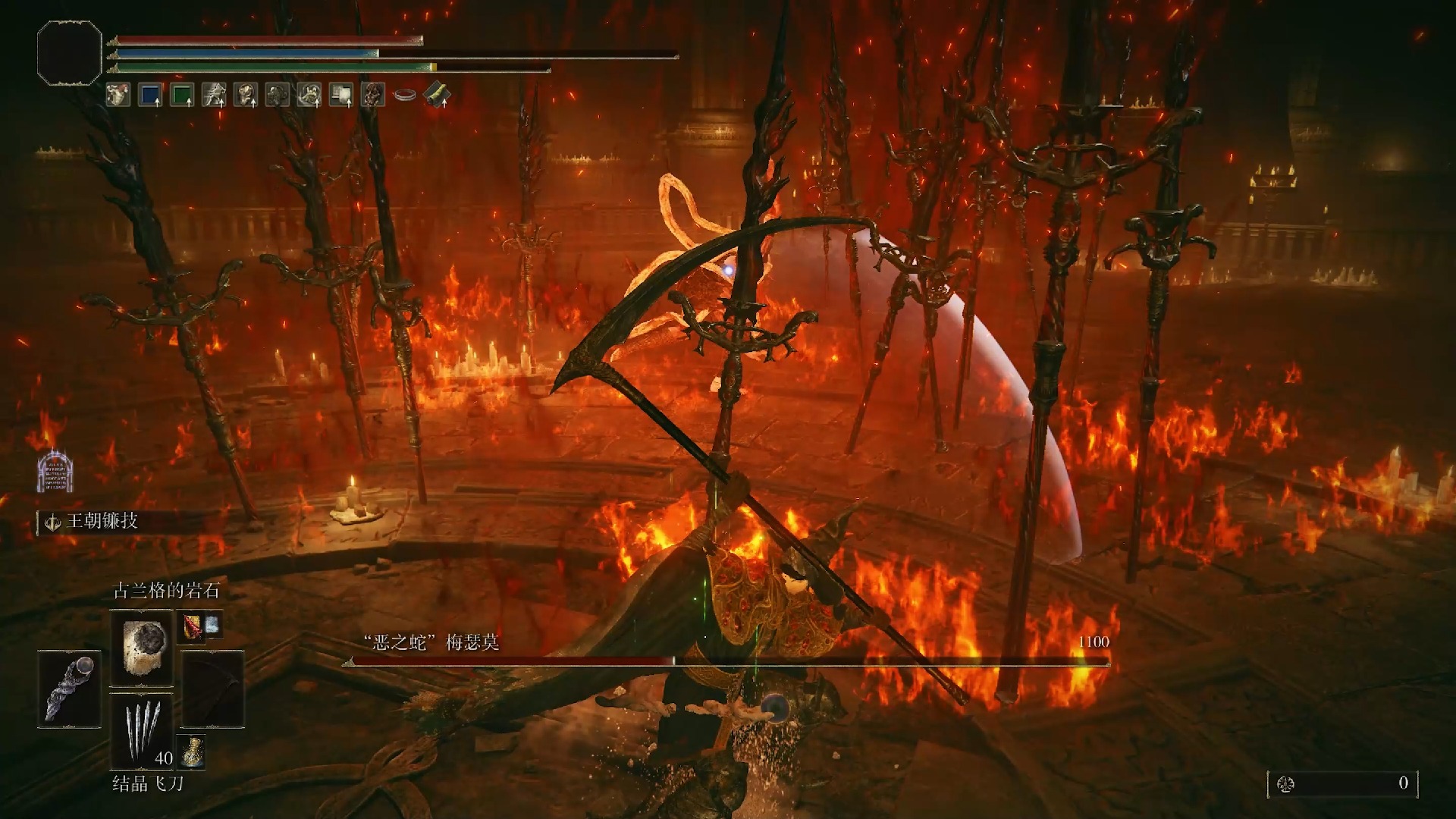Click the solid green square buff icon

(182, 95)
